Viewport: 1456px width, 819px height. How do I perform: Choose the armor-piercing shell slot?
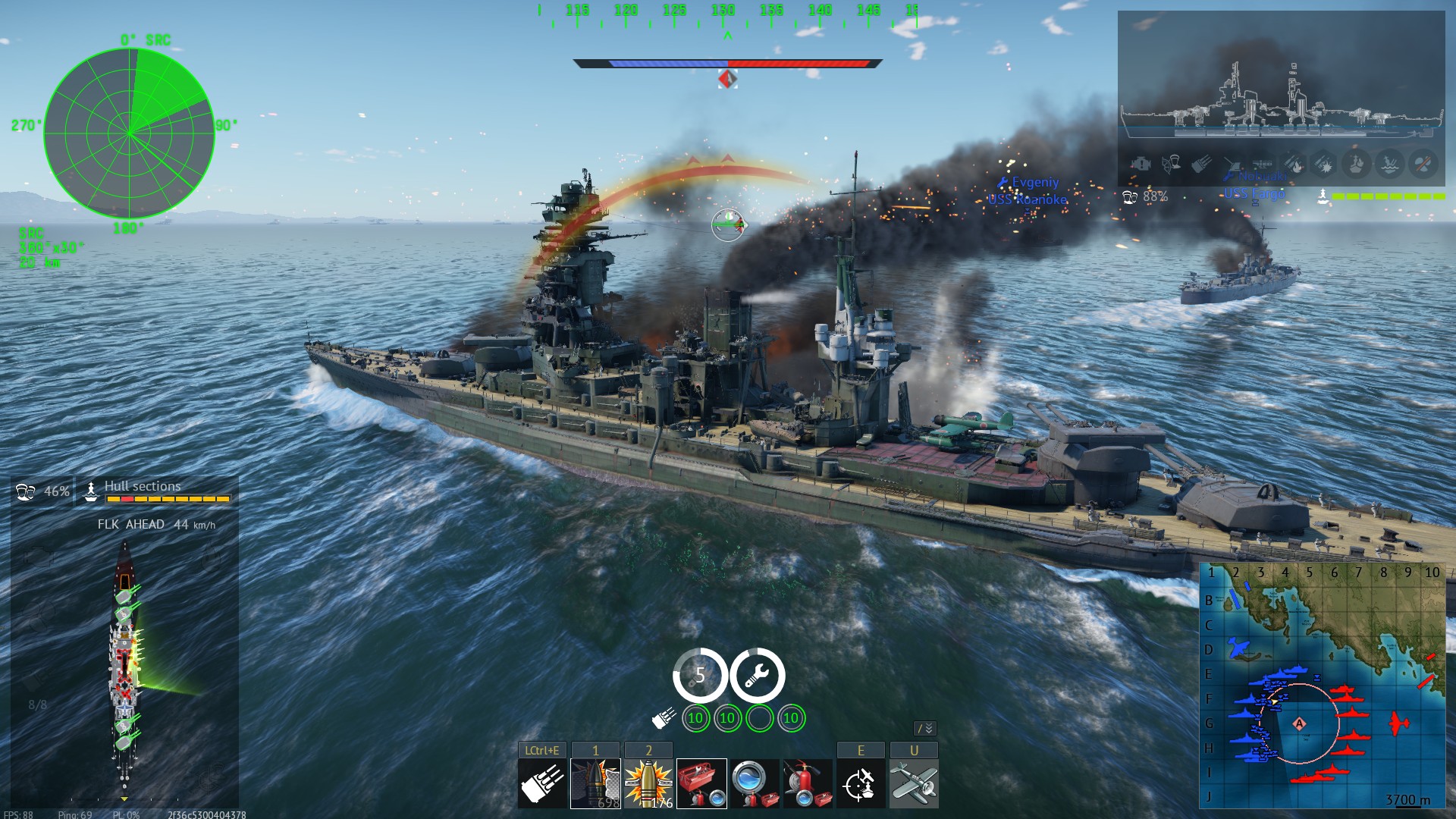(595, 783)
